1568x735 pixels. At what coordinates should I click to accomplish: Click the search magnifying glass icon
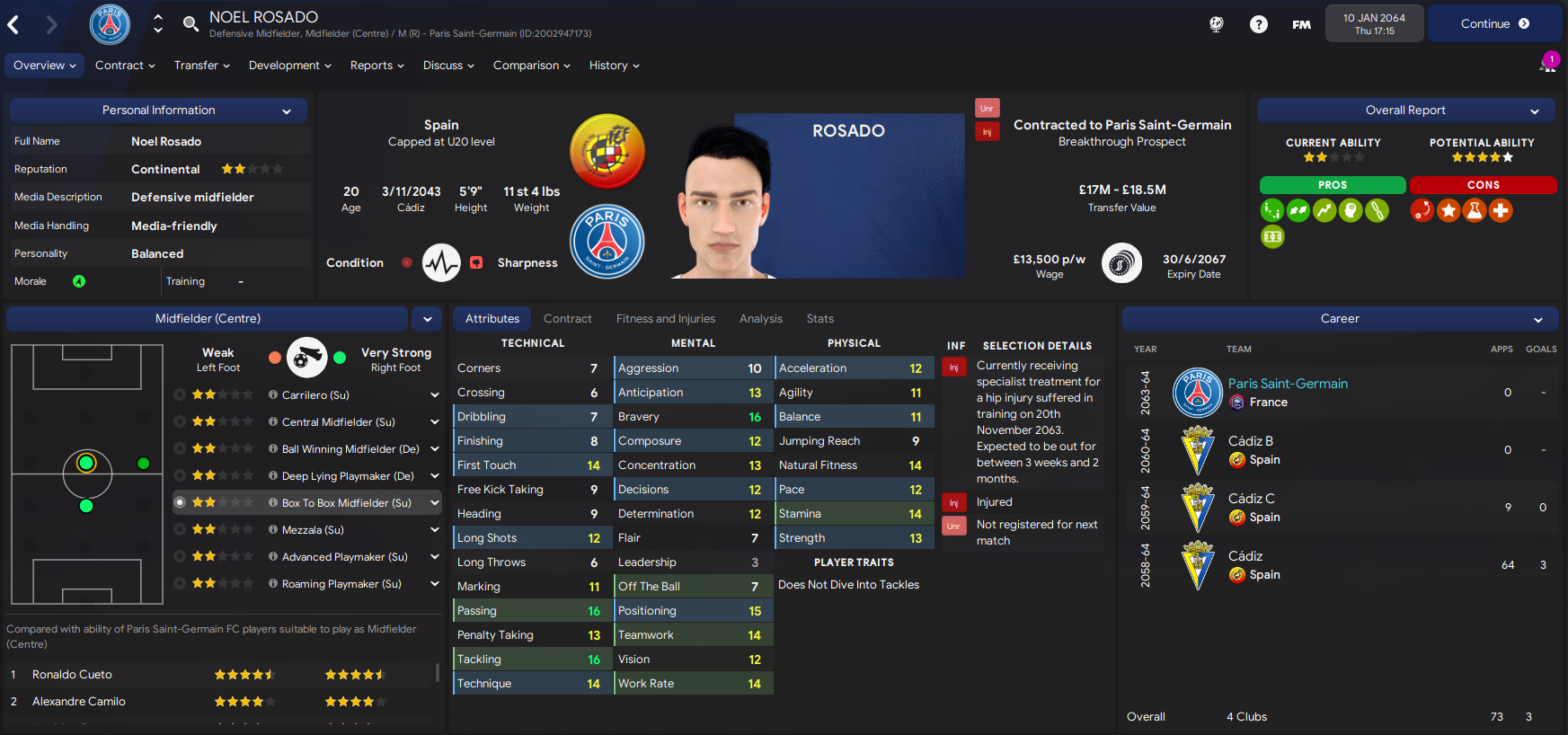190,23
